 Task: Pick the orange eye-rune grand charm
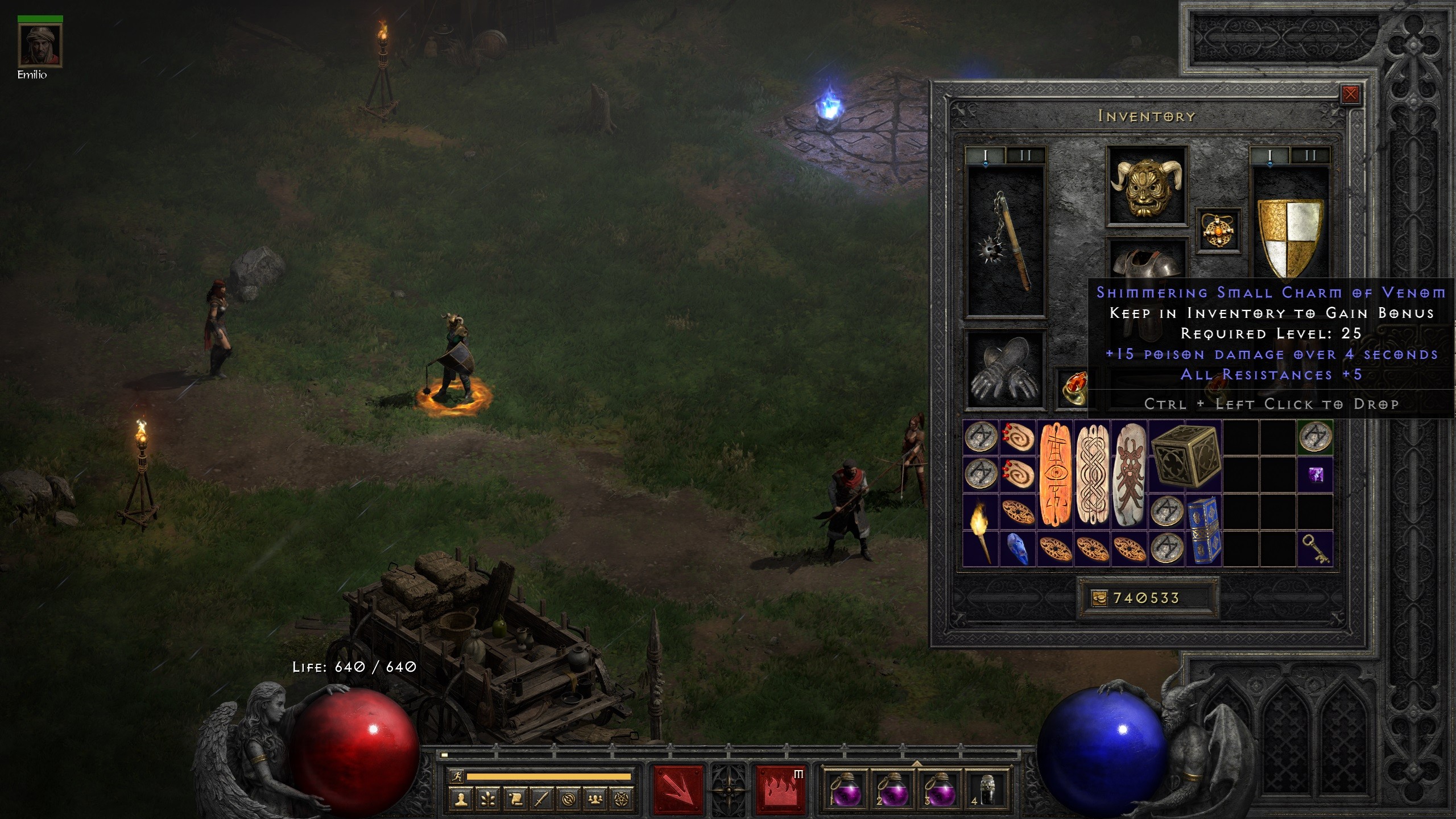[1055, 474]
